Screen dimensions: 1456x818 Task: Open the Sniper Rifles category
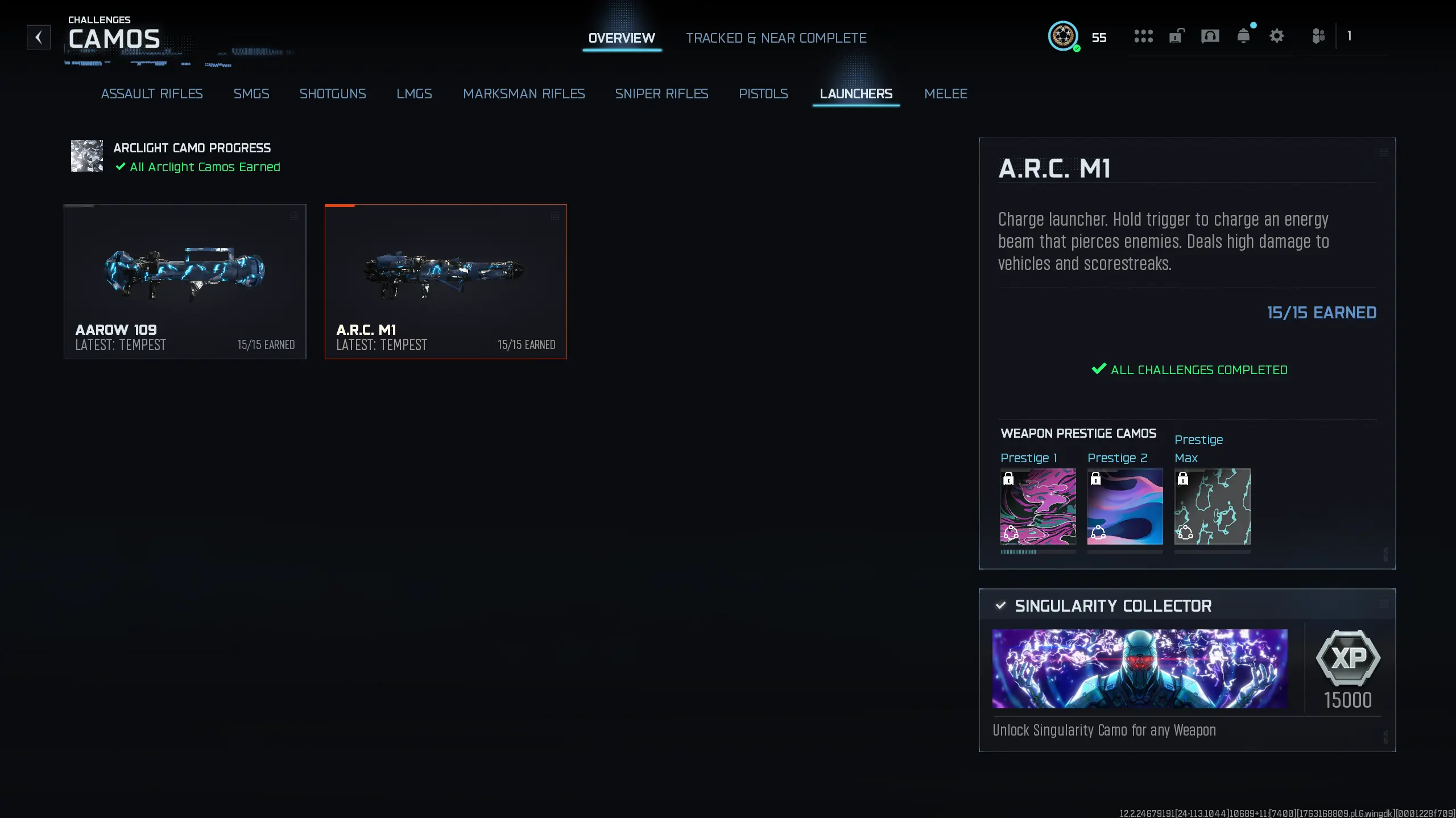(x=661, y=94)
